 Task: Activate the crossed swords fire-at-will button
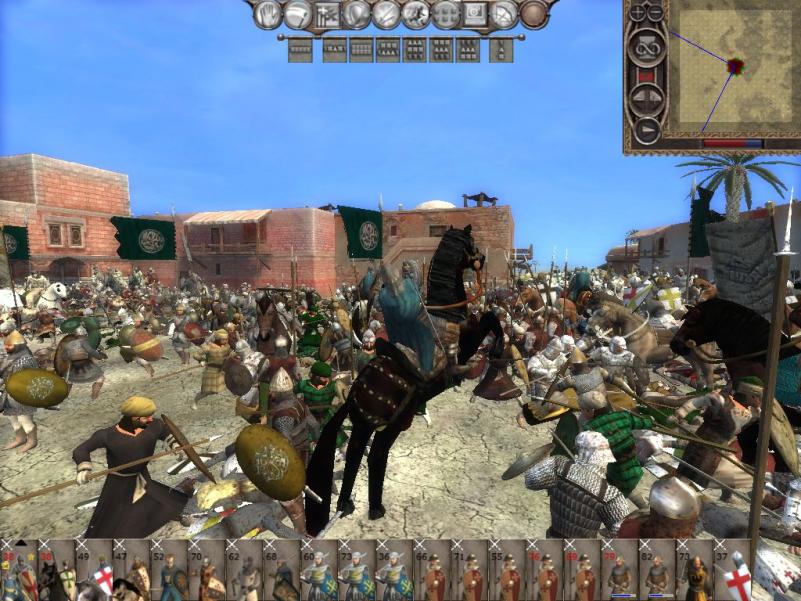click(385, 14)
